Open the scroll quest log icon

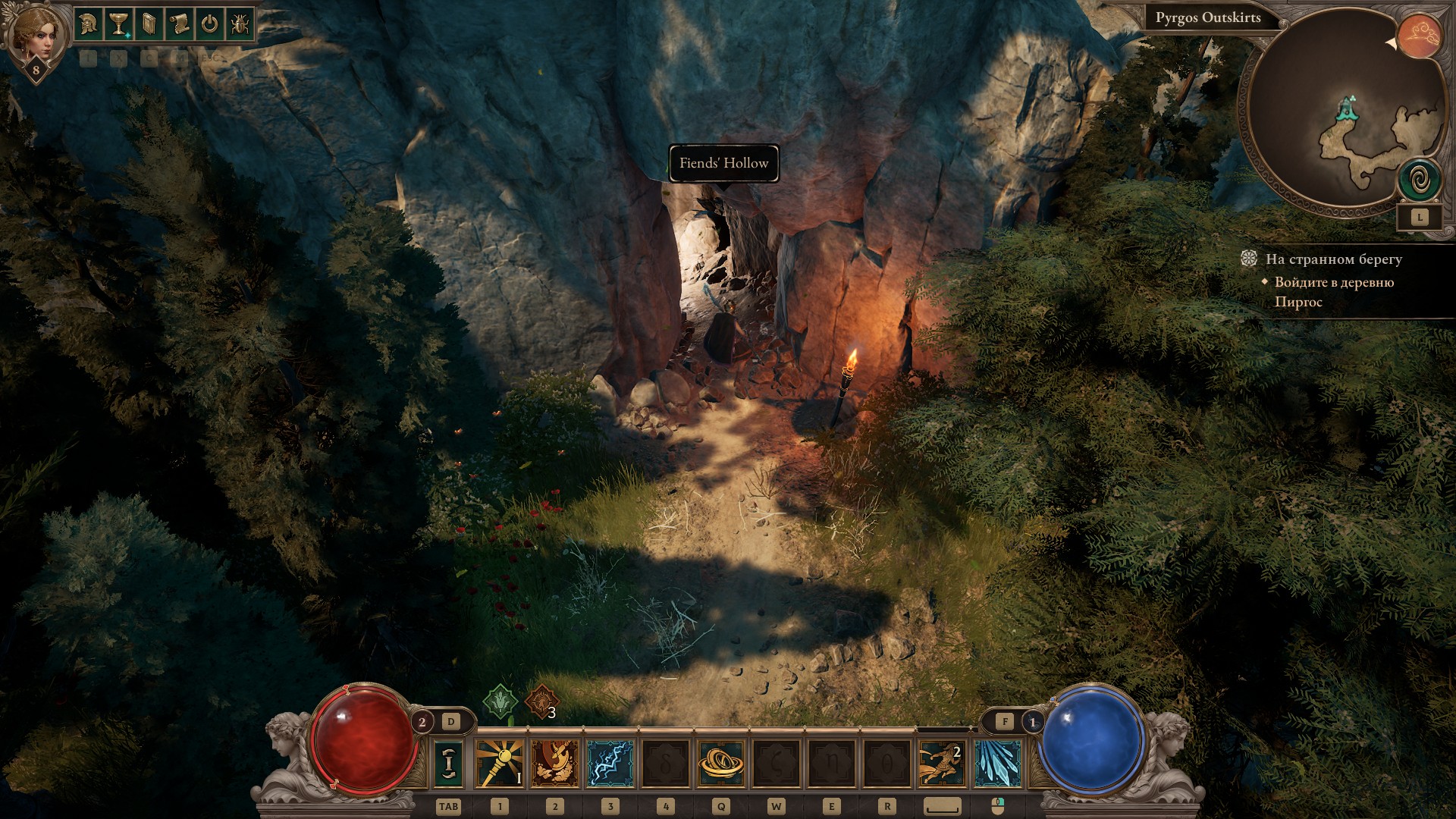point(179,24)
